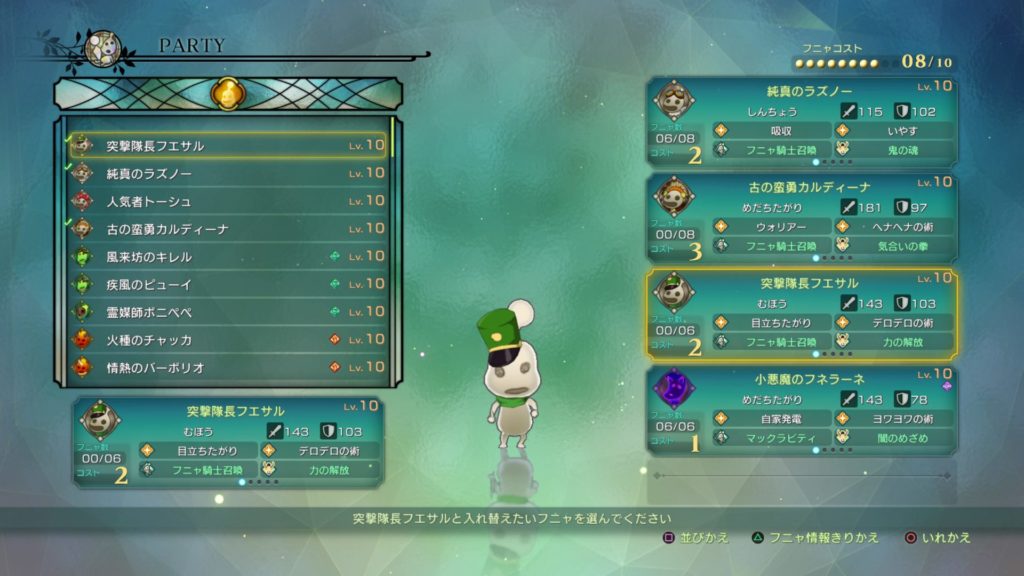This screenshot has height=576, width=1024.
Task: Select the フエサル detail card below the list
Action: click(x=228, y=441)
